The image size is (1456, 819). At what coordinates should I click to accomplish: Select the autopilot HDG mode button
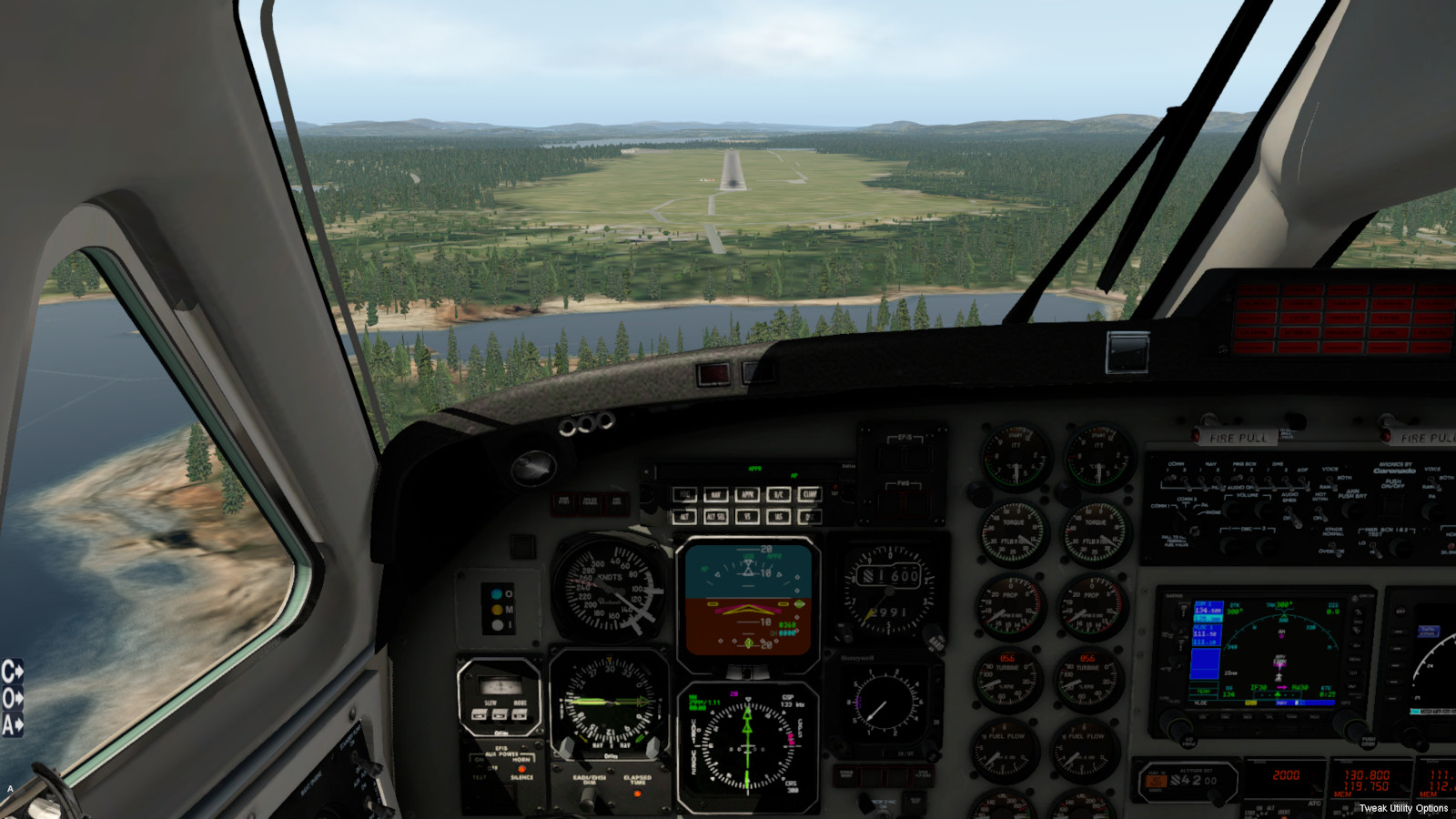click(x=685, y=495)
